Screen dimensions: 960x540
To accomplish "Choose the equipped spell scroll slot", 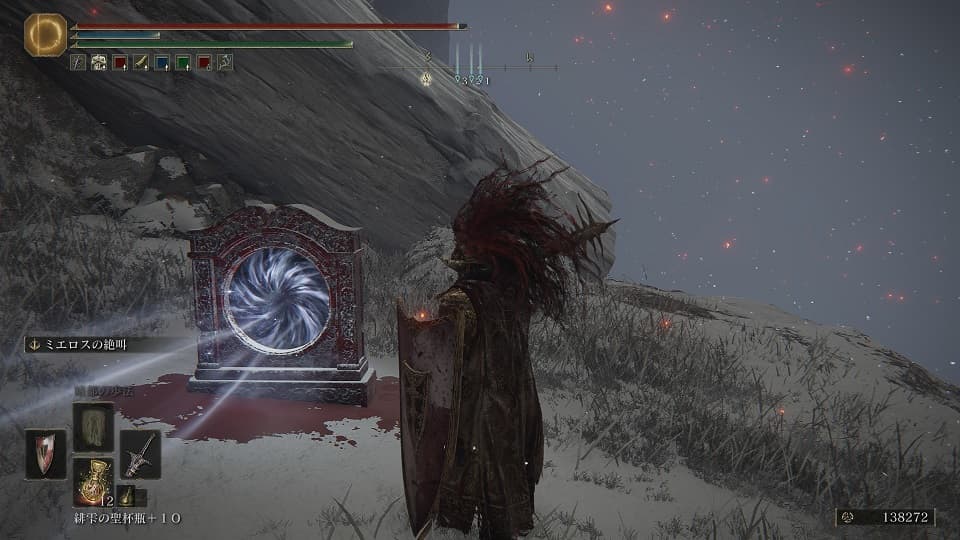I will tap(93, 427).
